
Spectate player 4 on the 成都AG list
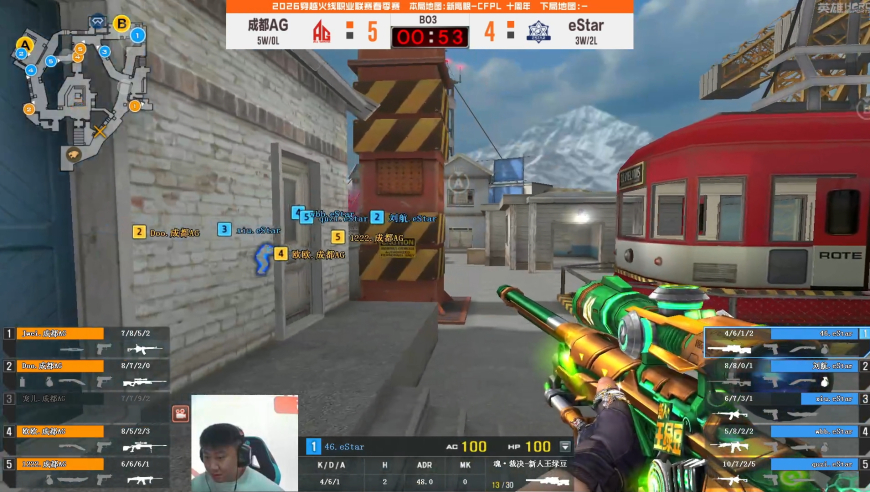point(84,438)
